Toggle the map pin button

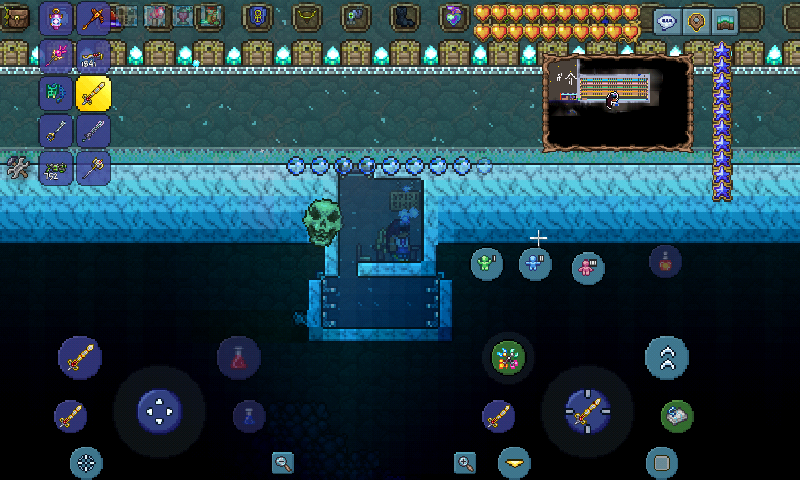(x=697, y=22)
